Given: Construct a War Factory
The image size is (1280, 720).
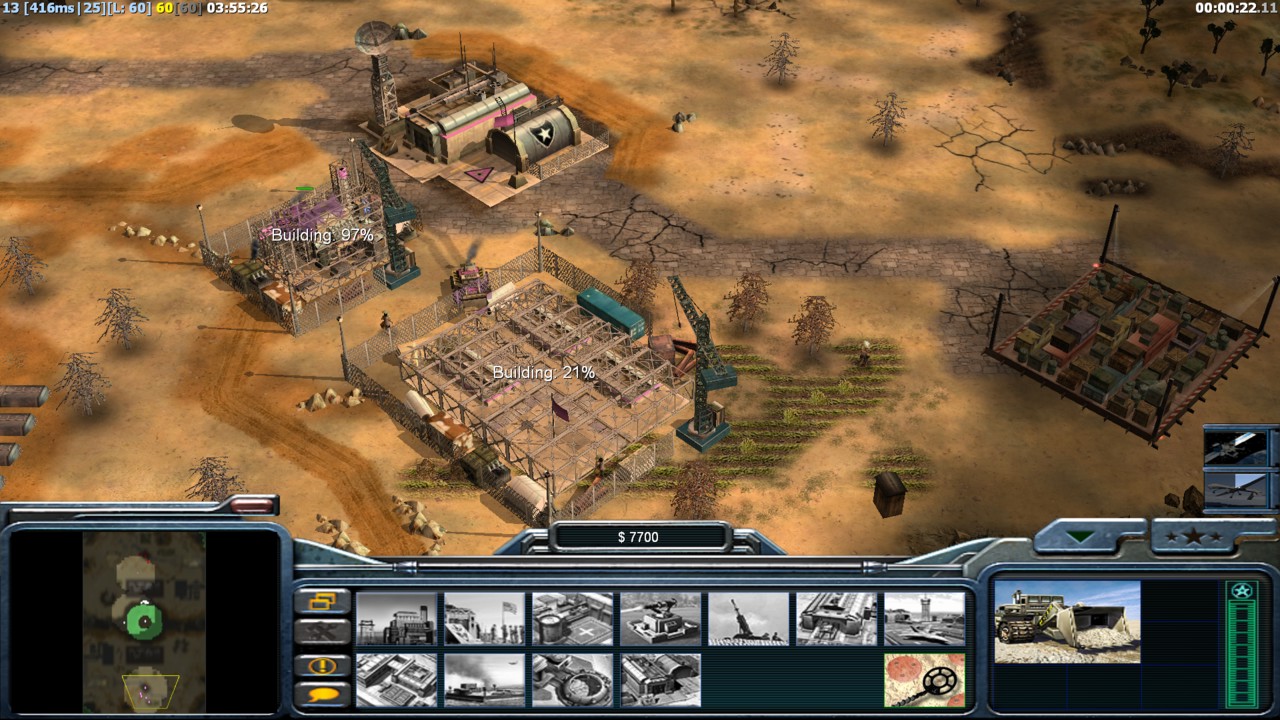Looking at the screenshot, I should pos(836,618).
